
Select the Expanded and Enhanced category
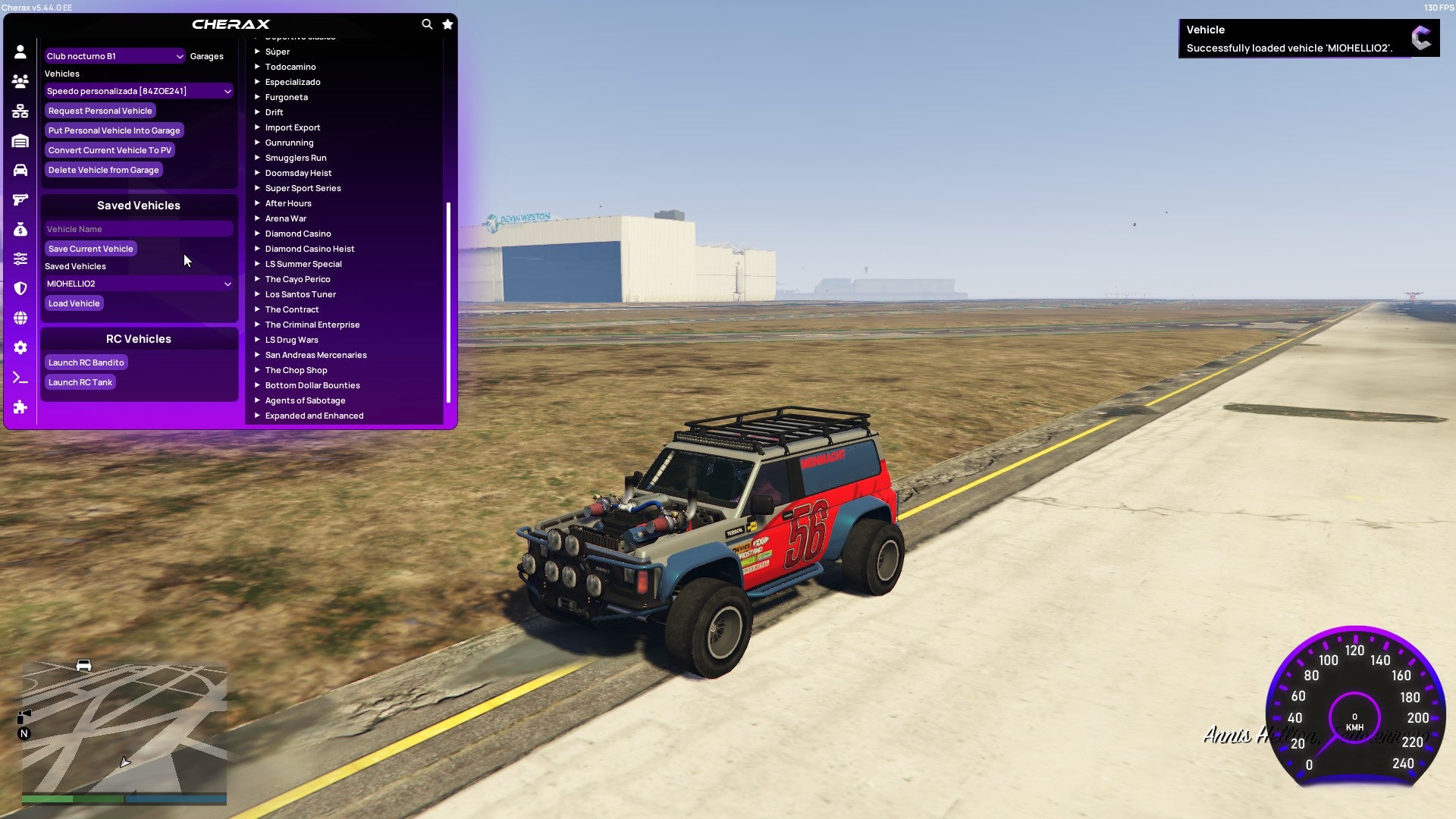click(314, 416)
